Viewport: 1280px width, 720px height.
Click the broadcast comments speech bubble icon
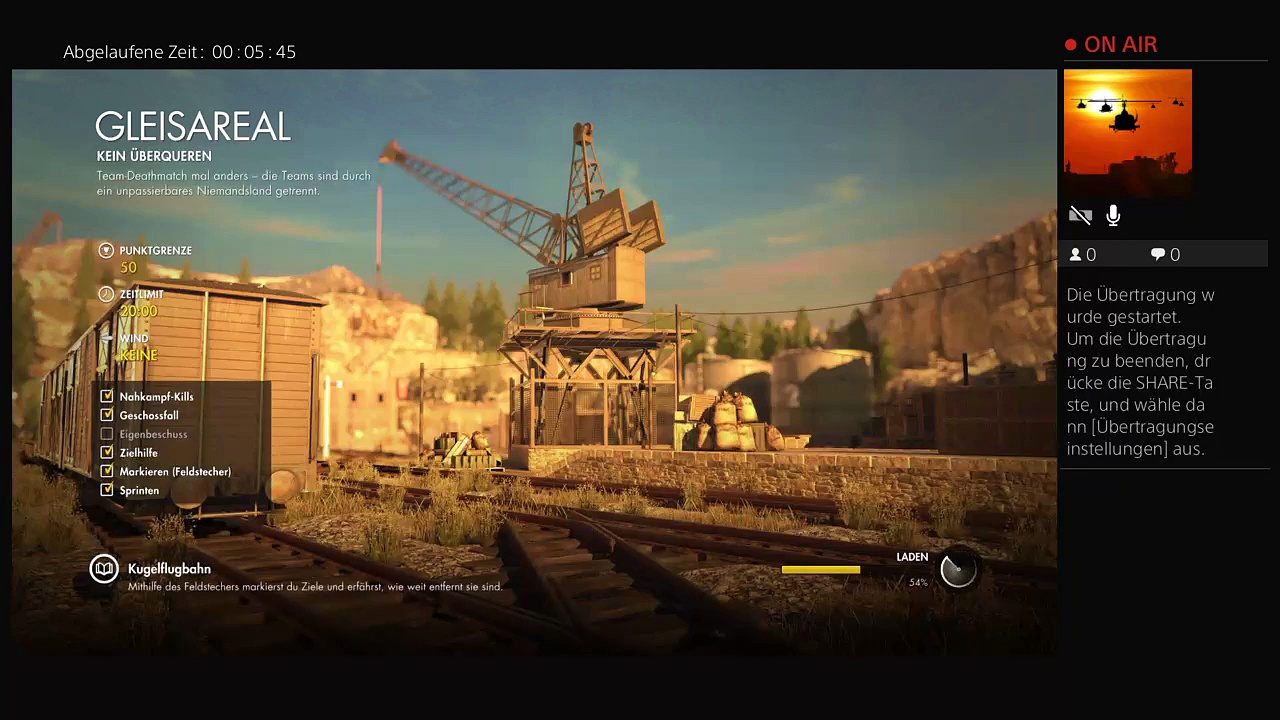click(1158, 255)
